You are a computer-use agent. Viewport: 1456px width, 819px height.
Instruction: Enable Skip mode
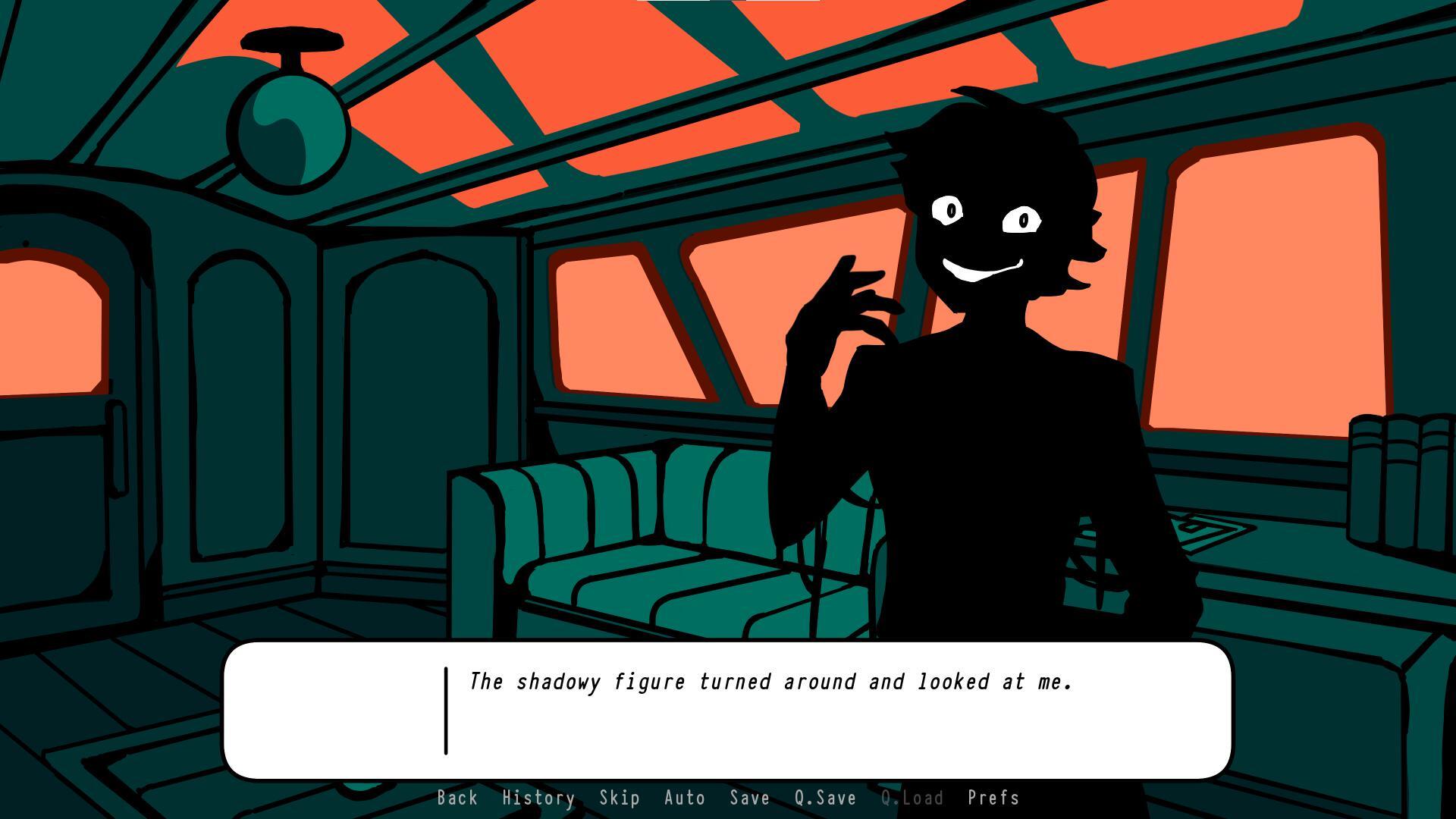[x=618, y=798]
